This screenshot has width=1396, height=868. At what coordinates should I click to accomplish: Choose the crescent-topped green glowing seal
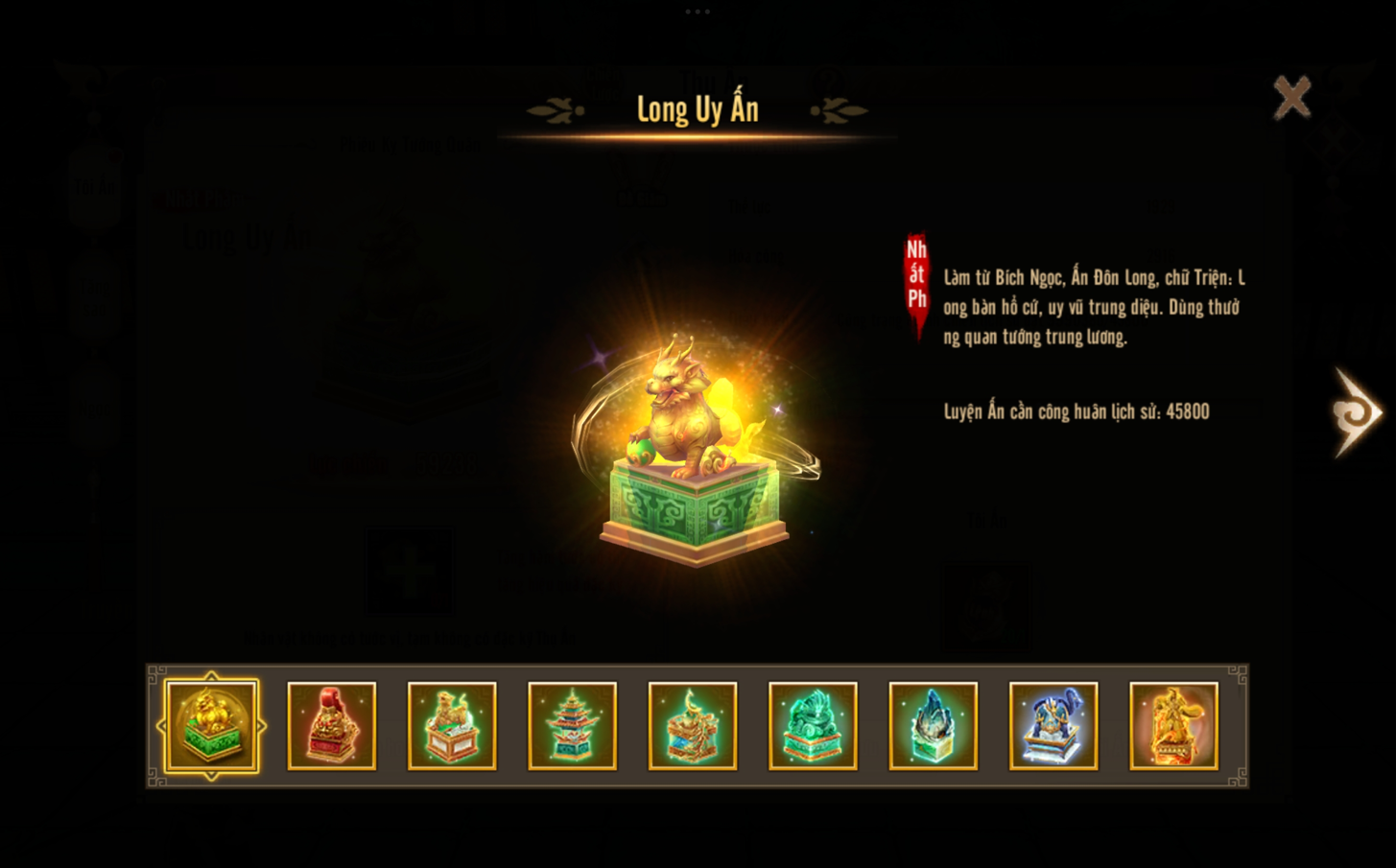point(693,726)
